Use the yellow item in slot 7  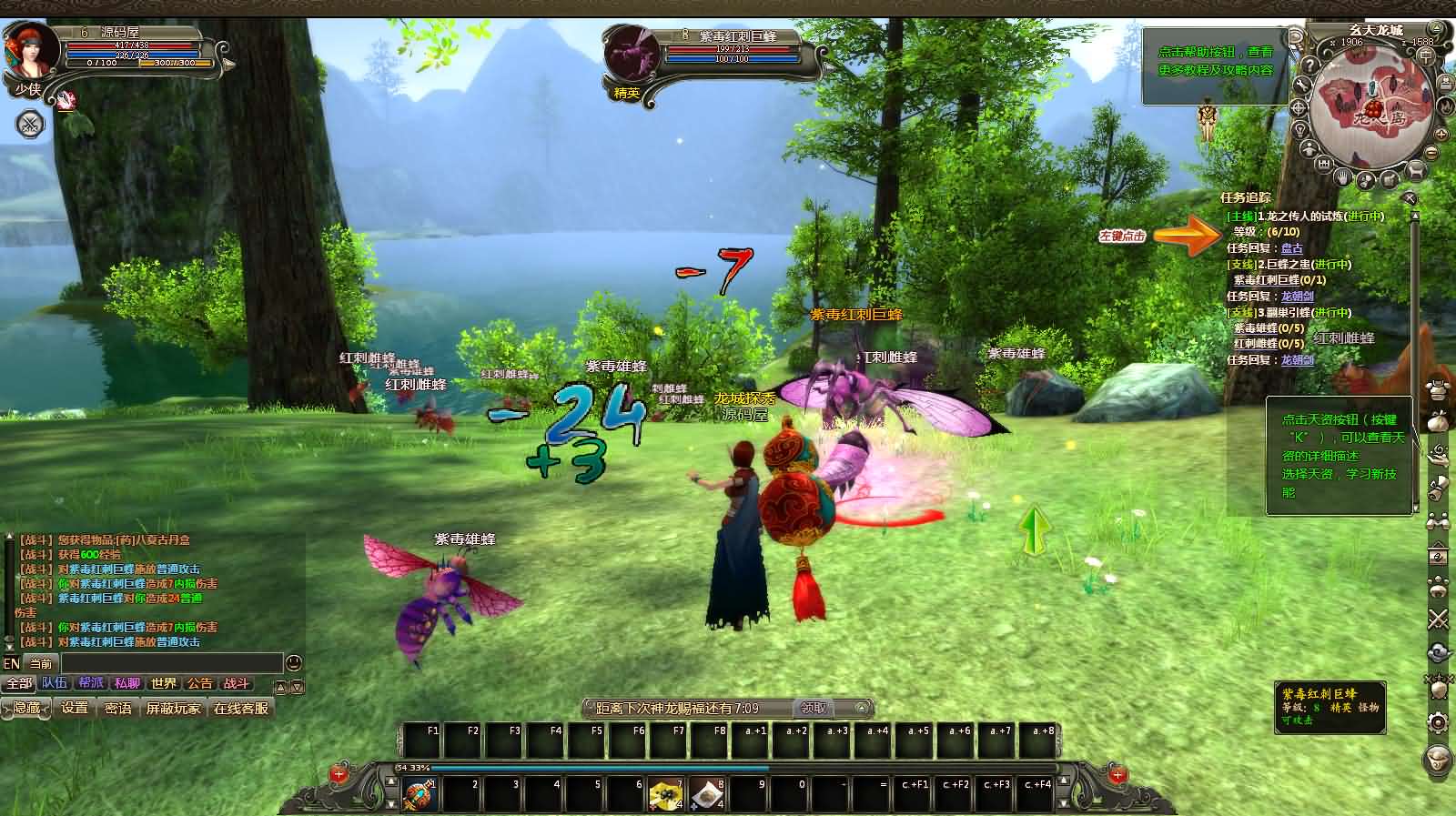coord(666,795)
